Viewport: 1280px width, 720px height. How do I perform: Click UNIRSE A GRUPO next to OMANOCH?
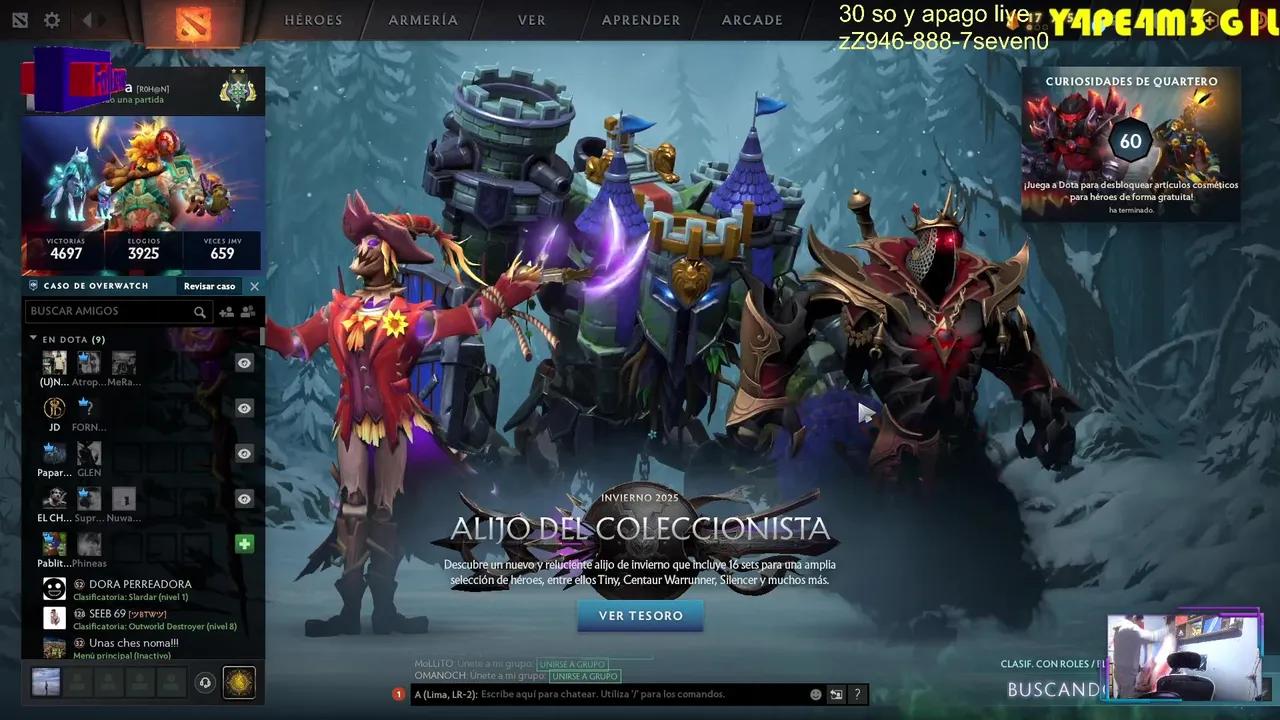(586, 676)
